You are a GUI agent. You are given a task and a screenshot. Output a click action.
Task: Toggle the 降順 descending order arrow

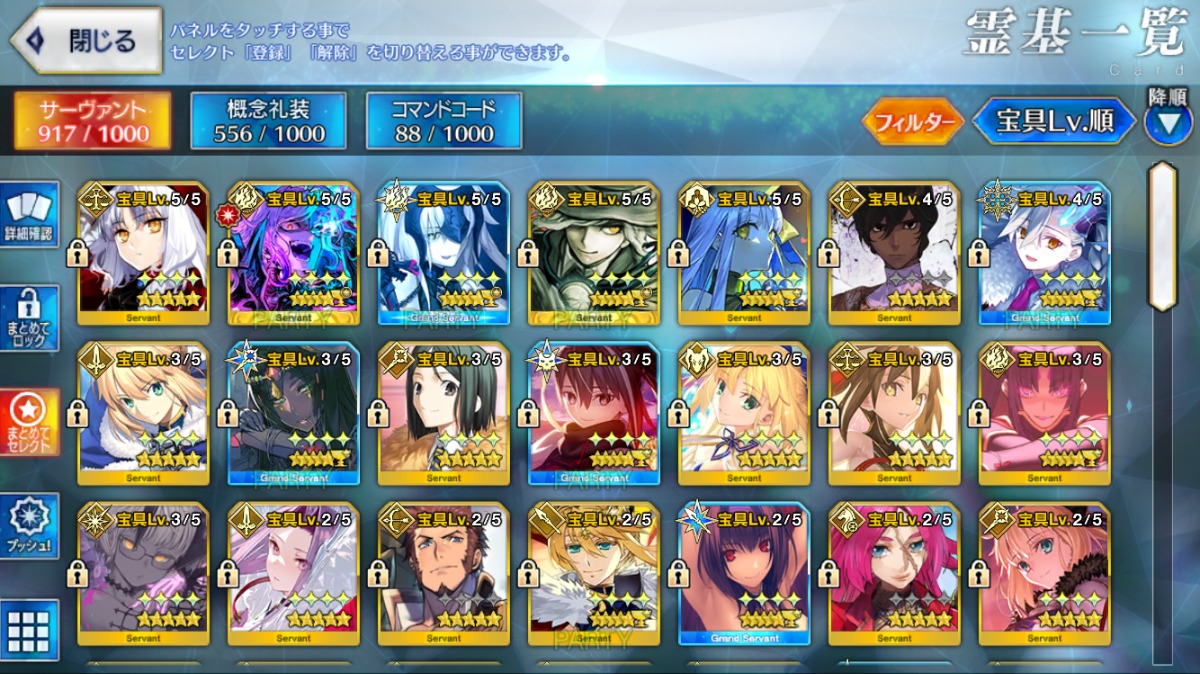click(x=1167, y=122)
